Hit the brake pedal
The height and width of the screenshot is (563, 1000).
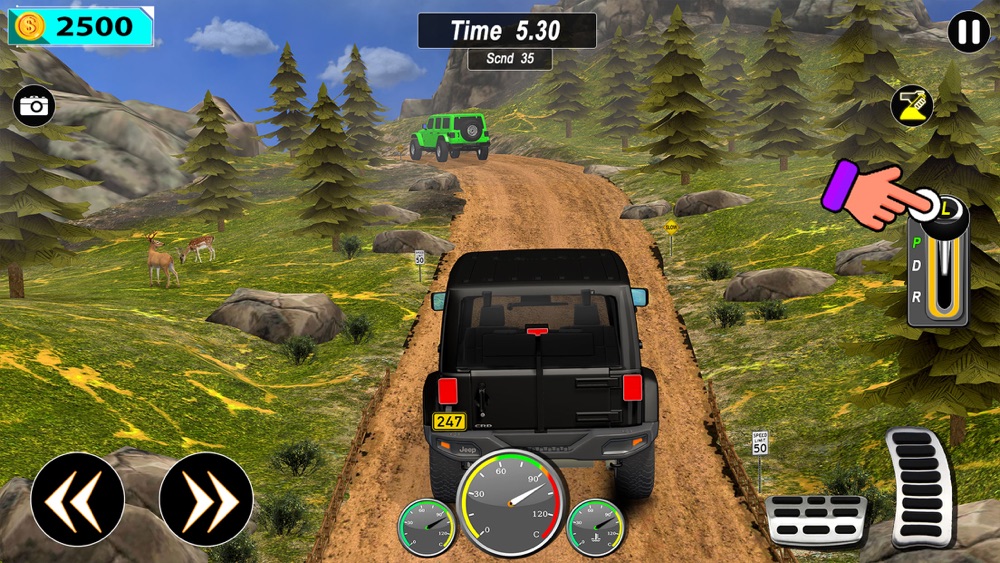[x=816, y=520]
